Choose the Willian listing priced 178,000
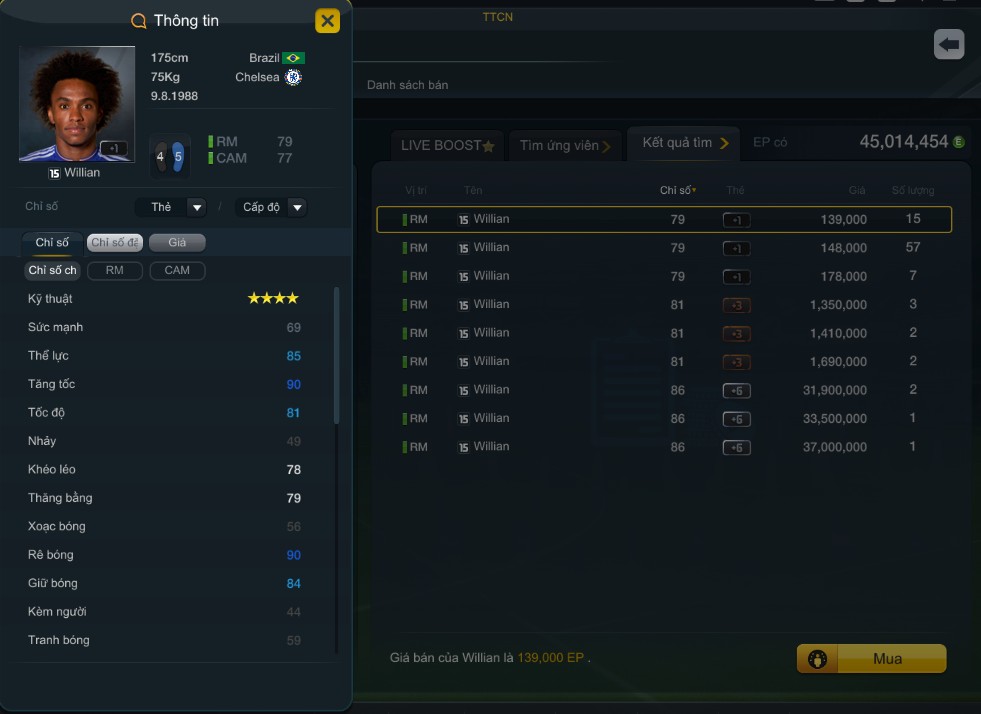 (663, 276)
